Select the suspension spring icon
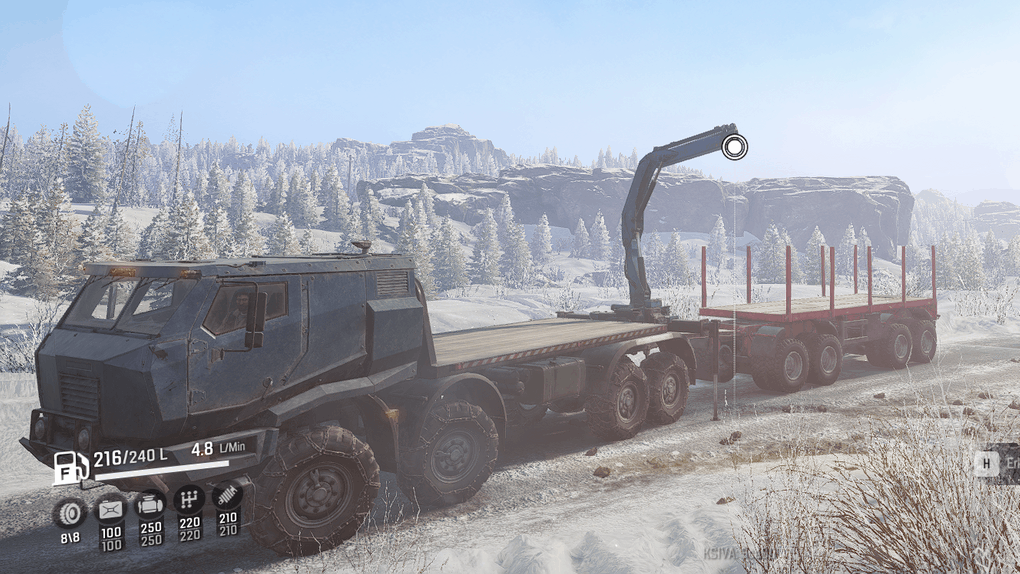The height and width of the screenshot is (574, 1020). click(x=227, y=495)
